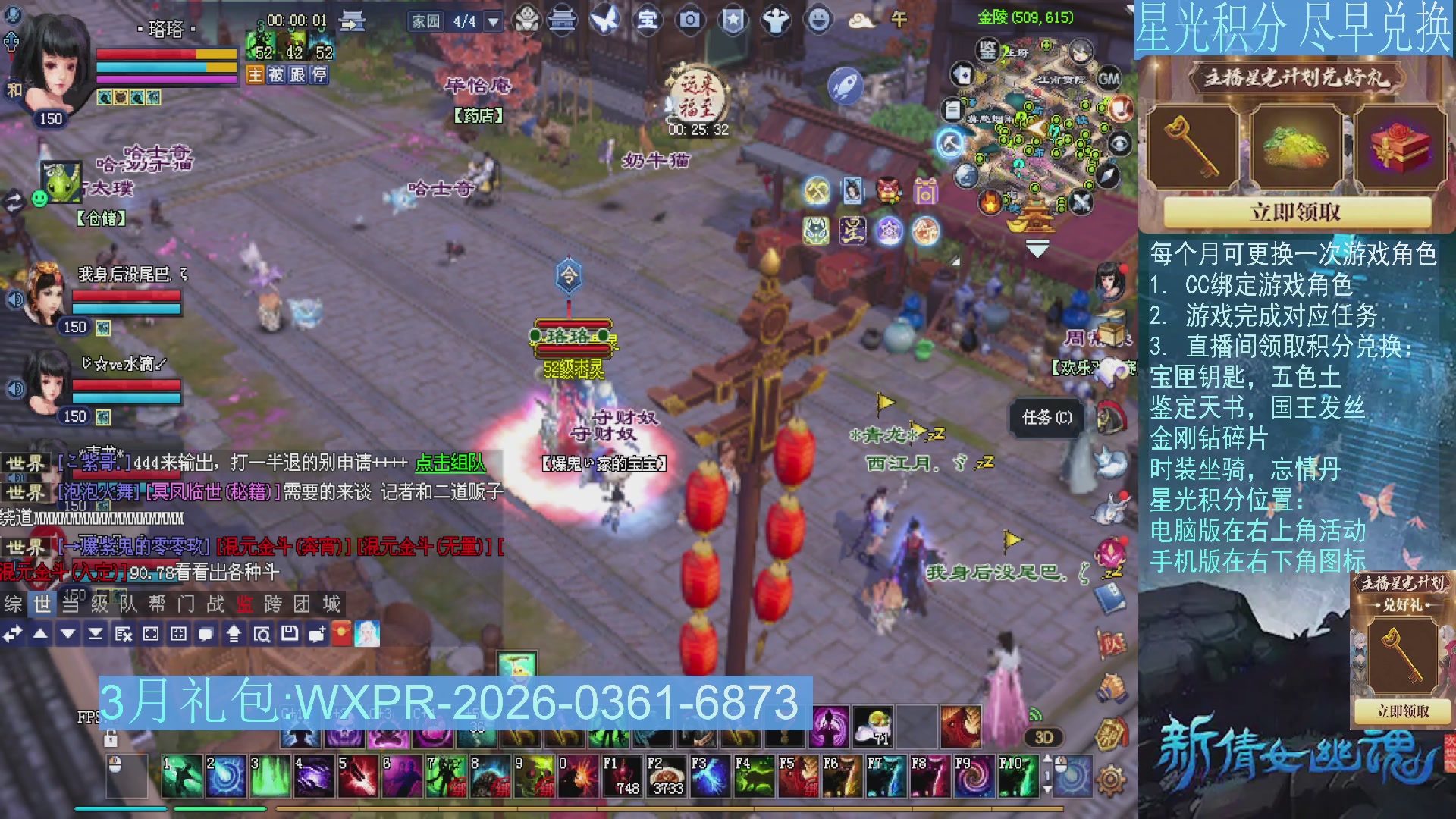Expand the 家园 4/4 dropdown arrow
Screen dimensions: 1456x819
494,20
